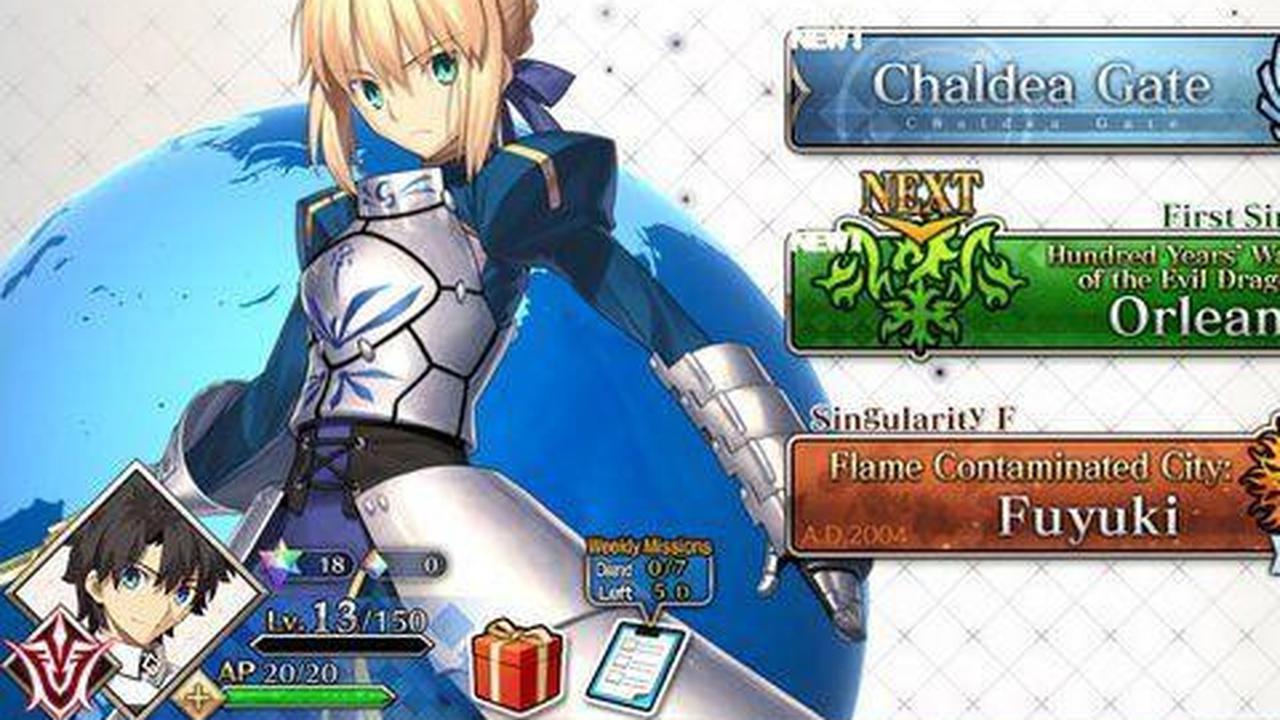Click the prism icon next to the 0 counter
The image size is (1280, 720).
tap(376, 565)
